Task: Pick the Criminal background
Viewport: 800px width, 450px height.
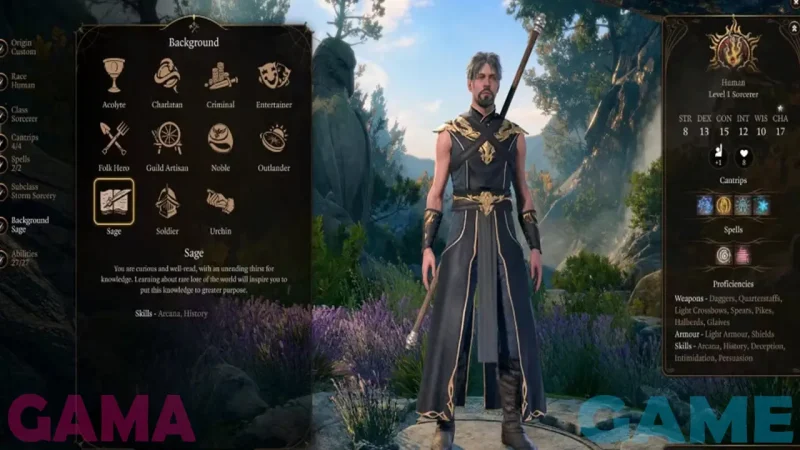Action: point(220,75)
